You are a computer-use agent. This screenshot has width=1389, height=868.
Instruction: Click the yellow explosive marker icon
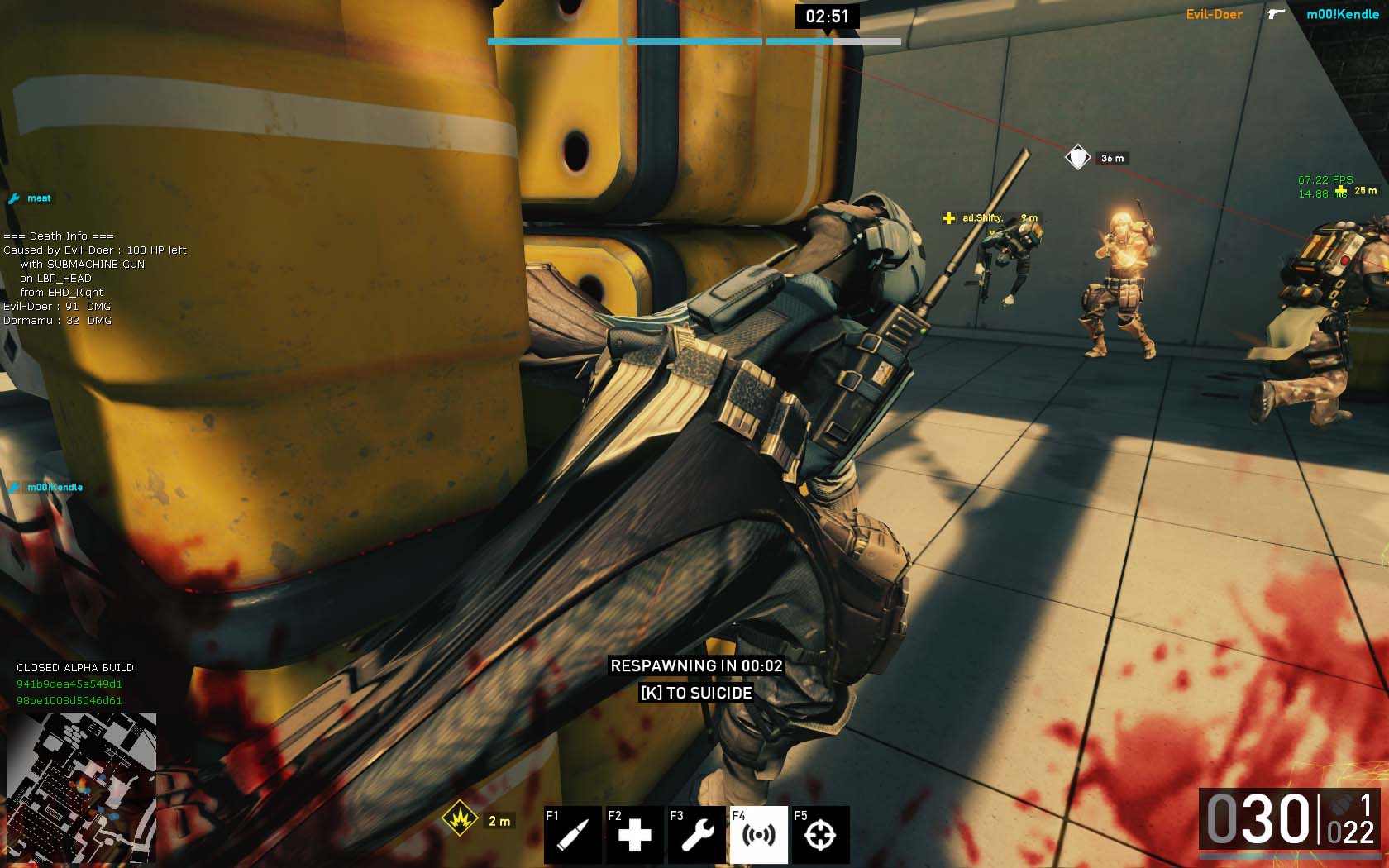point(459,819)
